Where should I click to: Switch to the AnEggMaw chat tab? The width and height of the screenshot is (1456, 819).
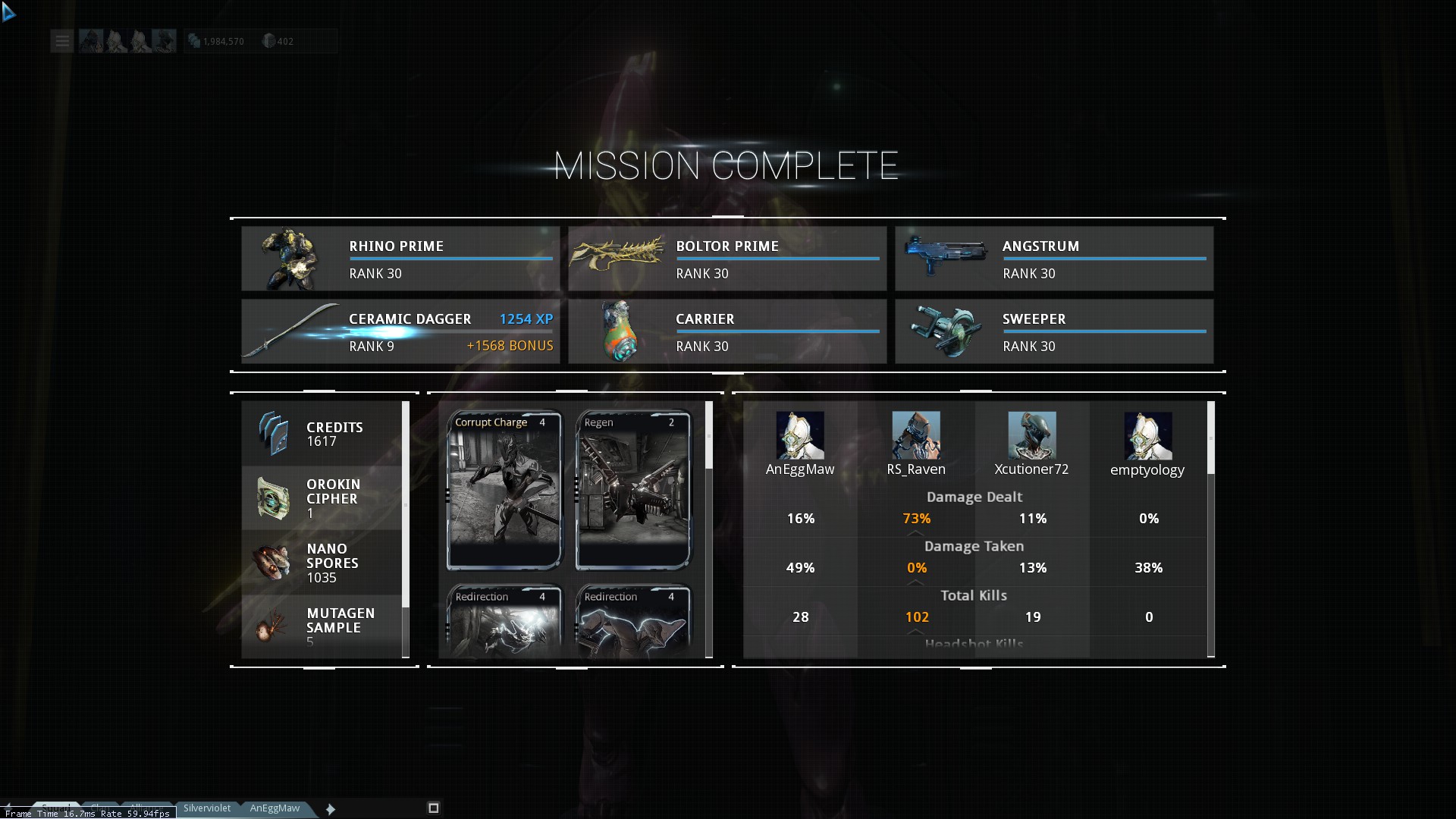click(x=275, y=808)
